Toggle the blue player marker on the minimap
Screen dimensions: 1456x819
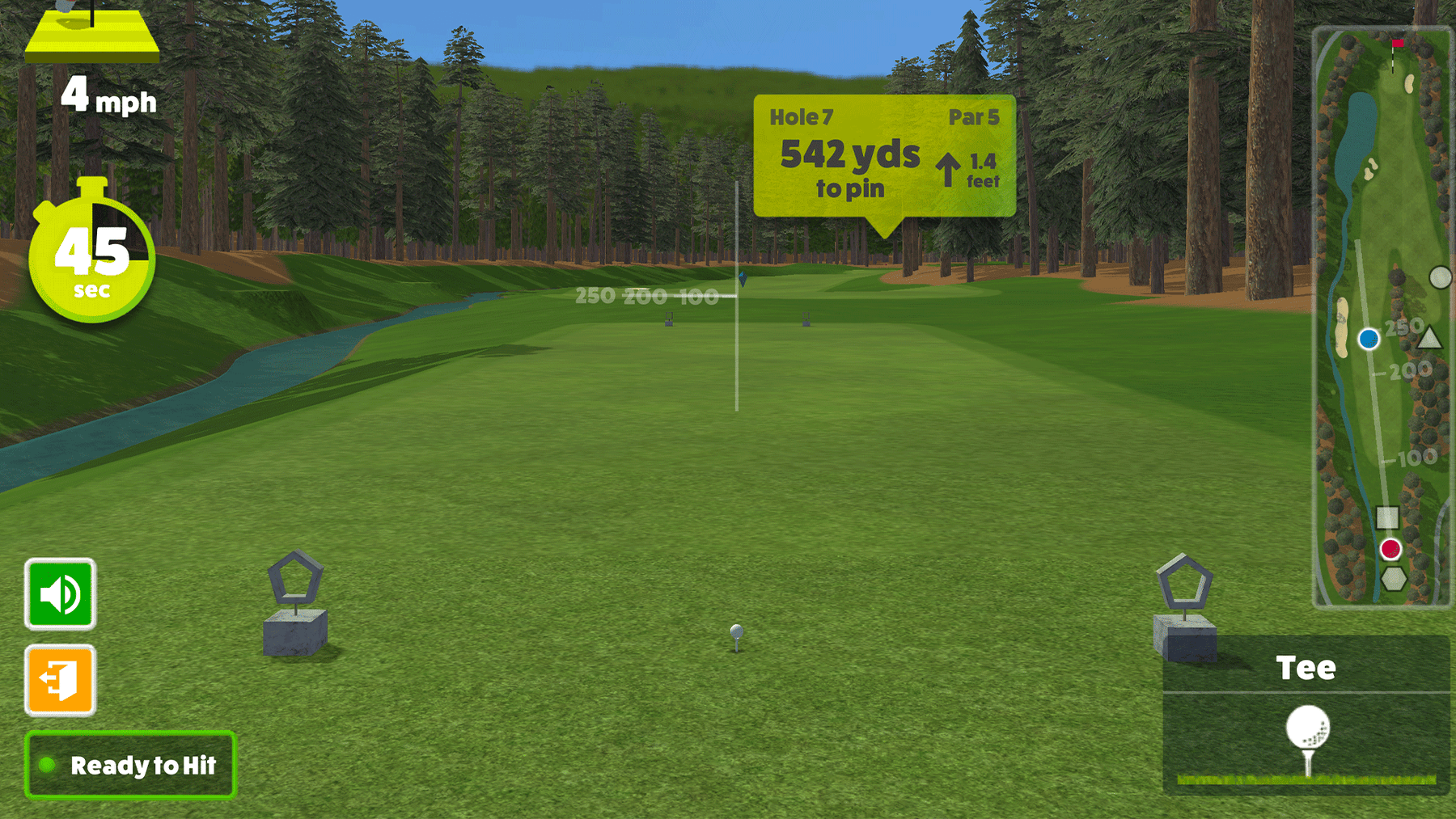tap(1369, 339)
